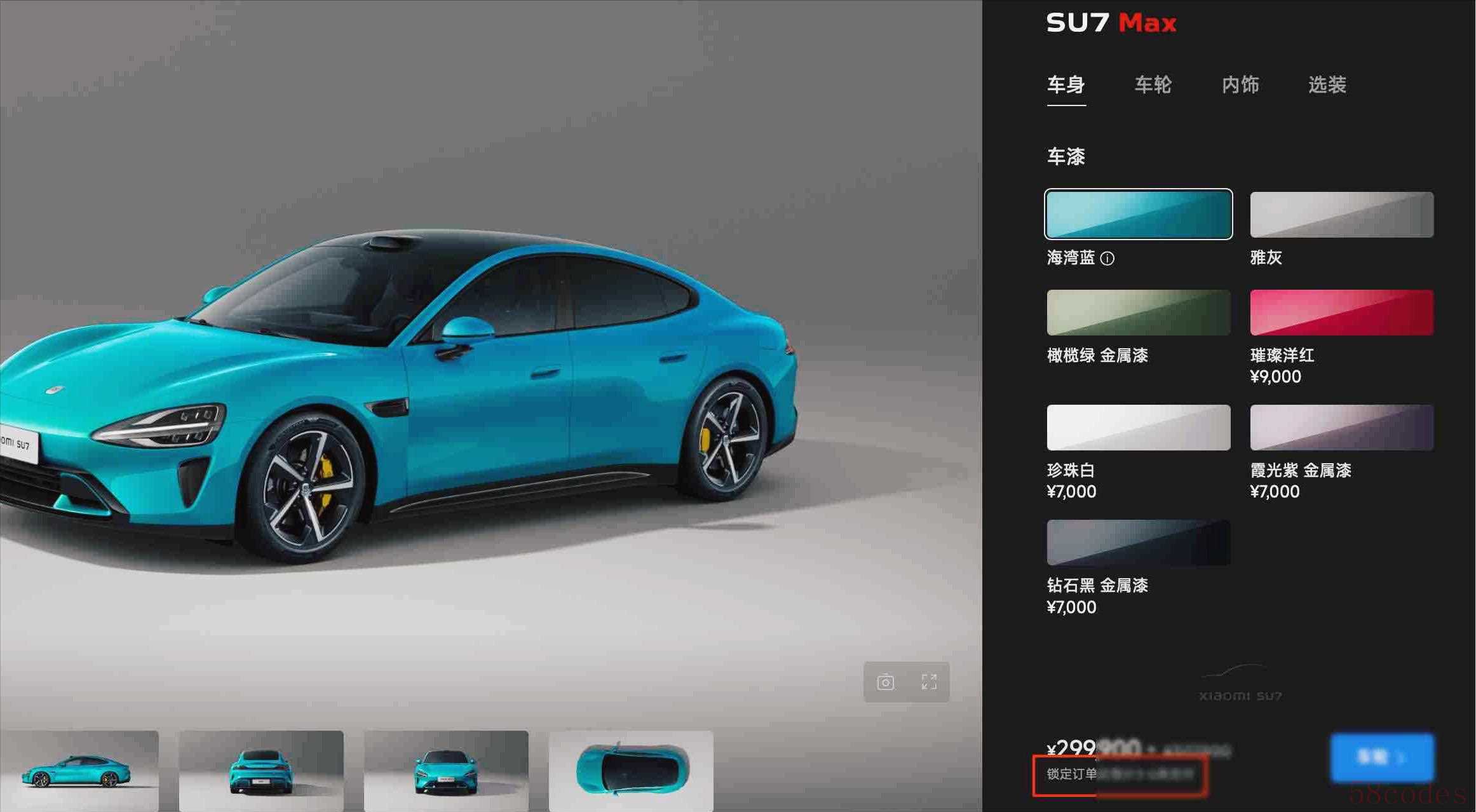Pick the 珍珠白 pearl white paint
This screenshot has height=812, width=1476.
pos(1138,428)
